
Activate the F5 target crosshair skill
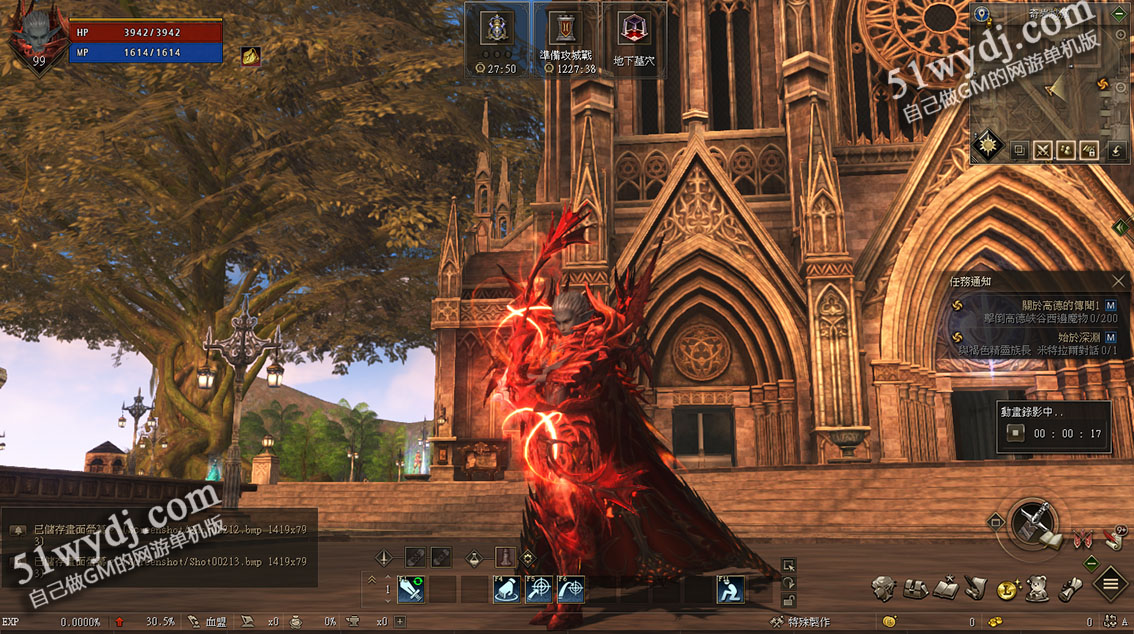539,590
